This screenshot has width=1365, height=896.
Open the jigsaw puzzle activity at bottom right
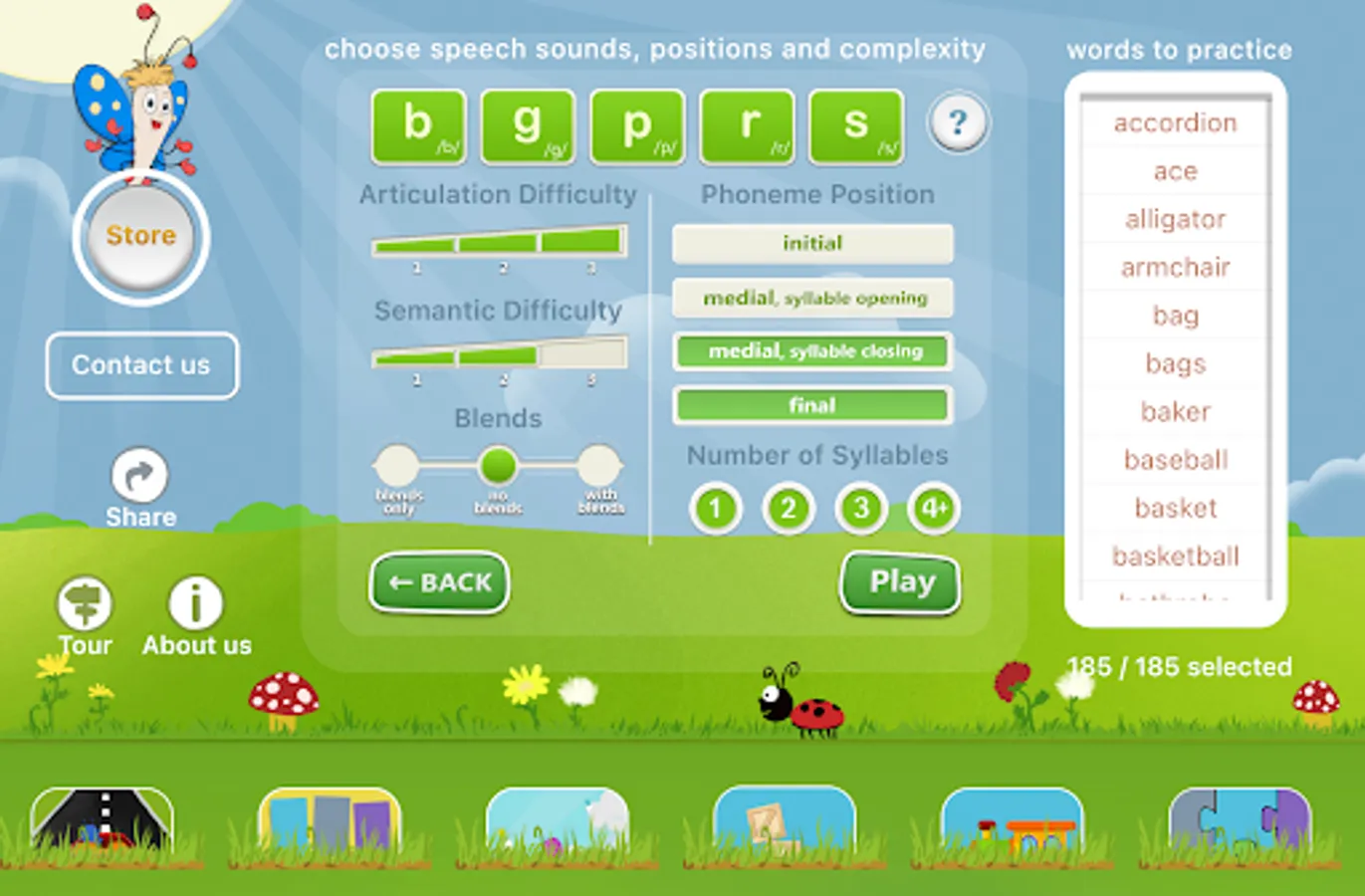click(1238, 831)
